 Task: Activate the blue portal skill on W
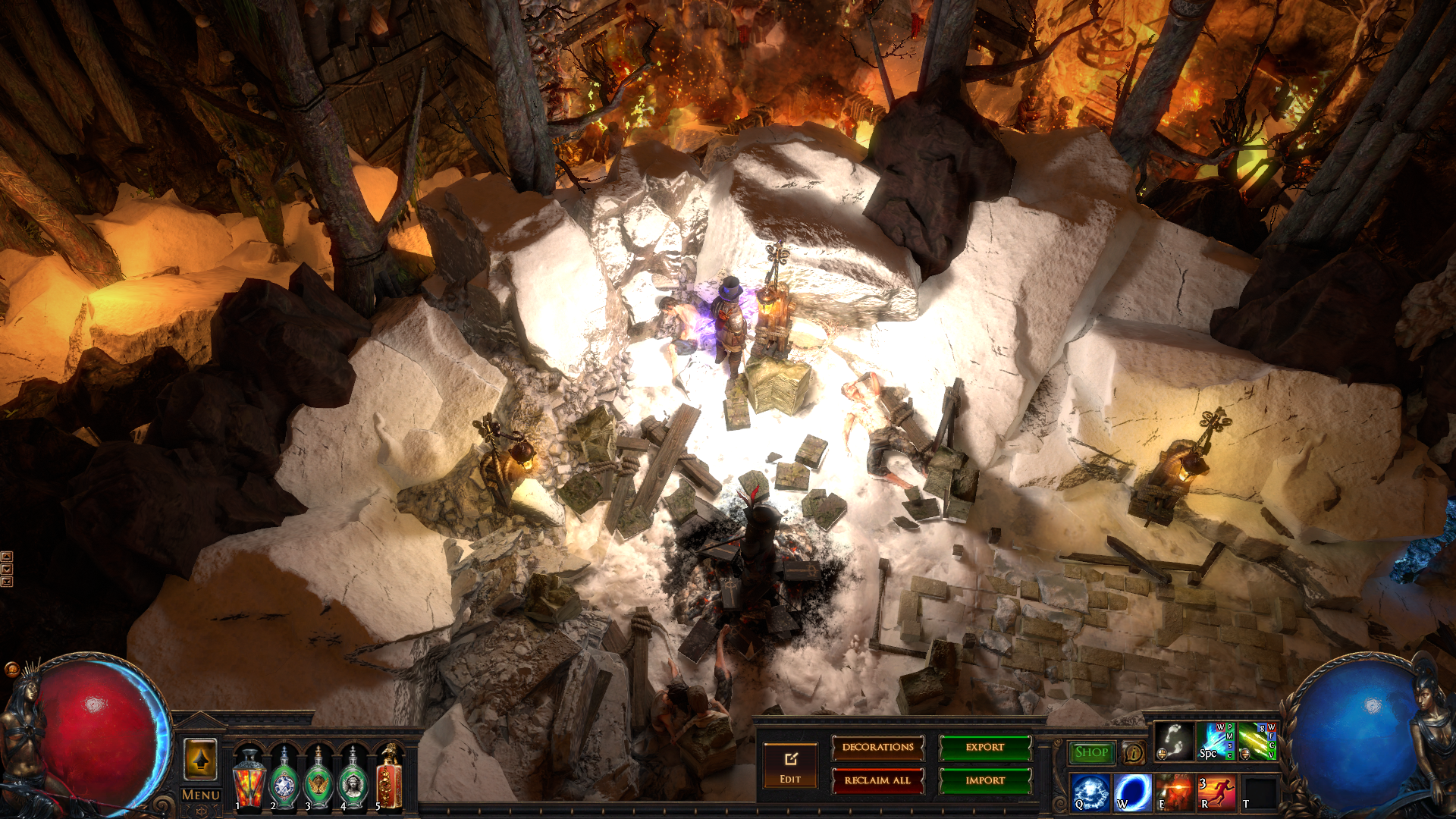click(1132, 792)
